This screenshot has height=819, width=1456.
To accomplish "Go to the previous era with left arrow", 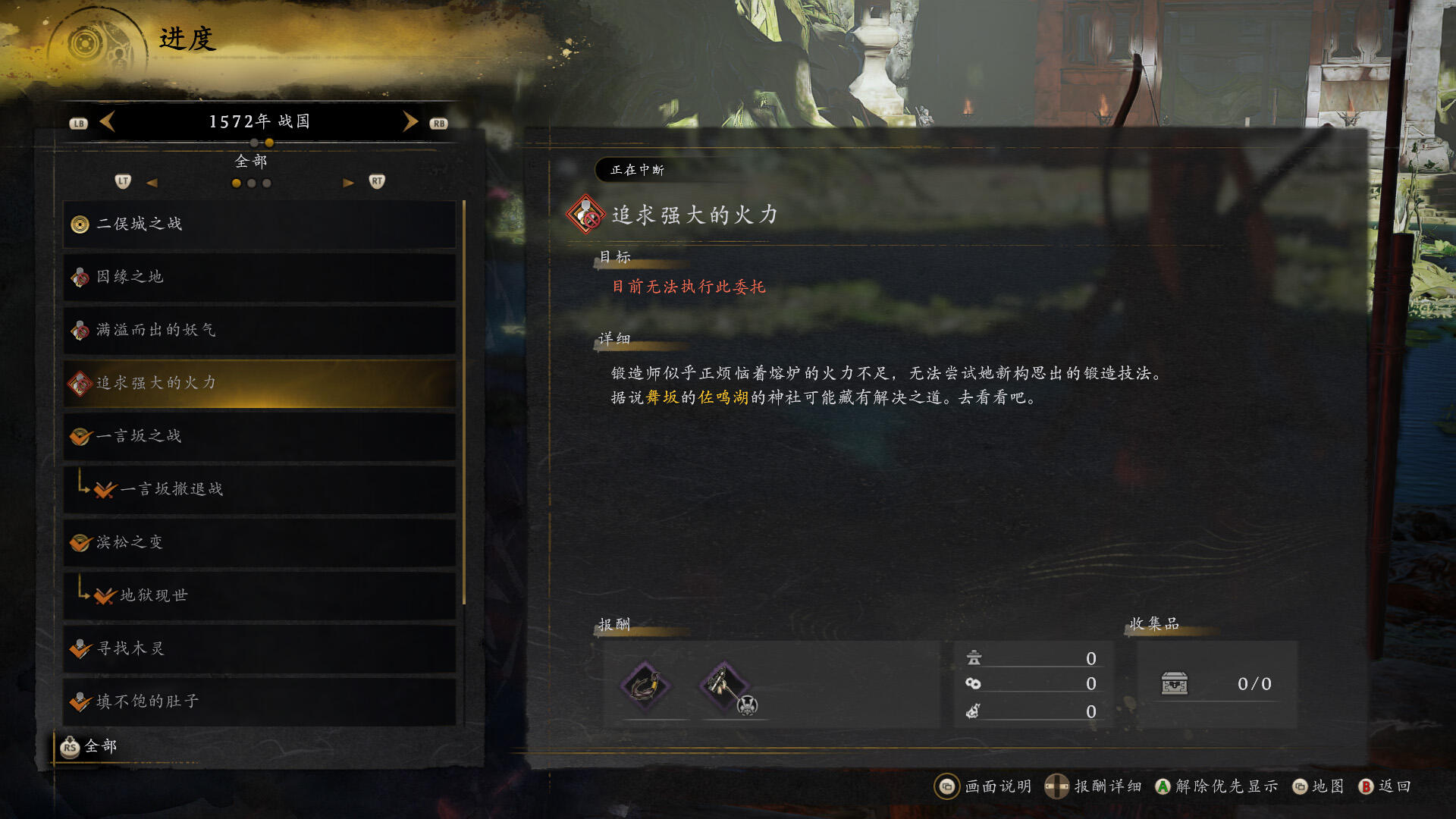I will pyautogui.click(x=107, y=121).
